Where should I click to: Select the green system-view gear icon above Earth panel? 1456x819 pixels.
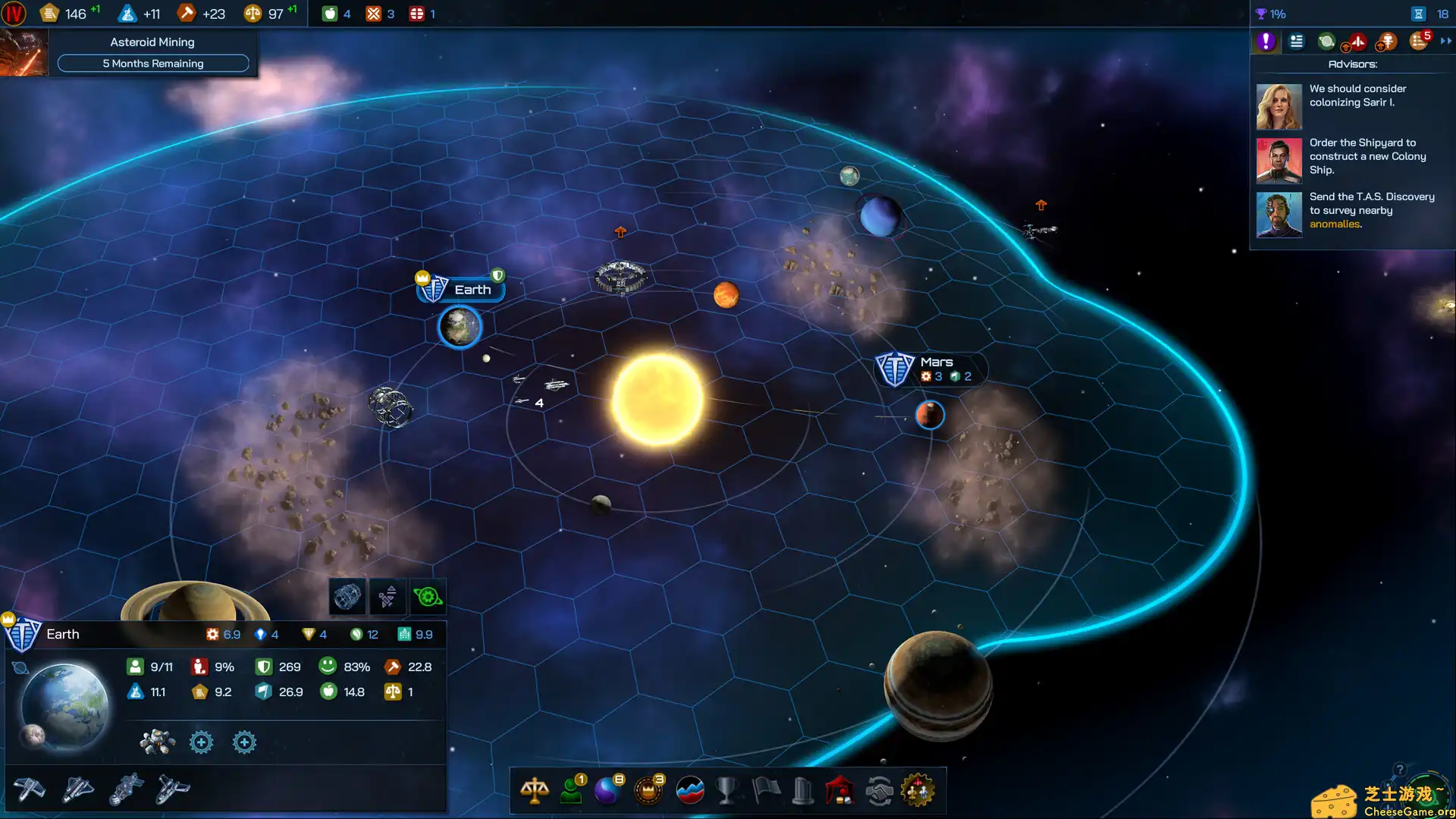tap(428, 597)
